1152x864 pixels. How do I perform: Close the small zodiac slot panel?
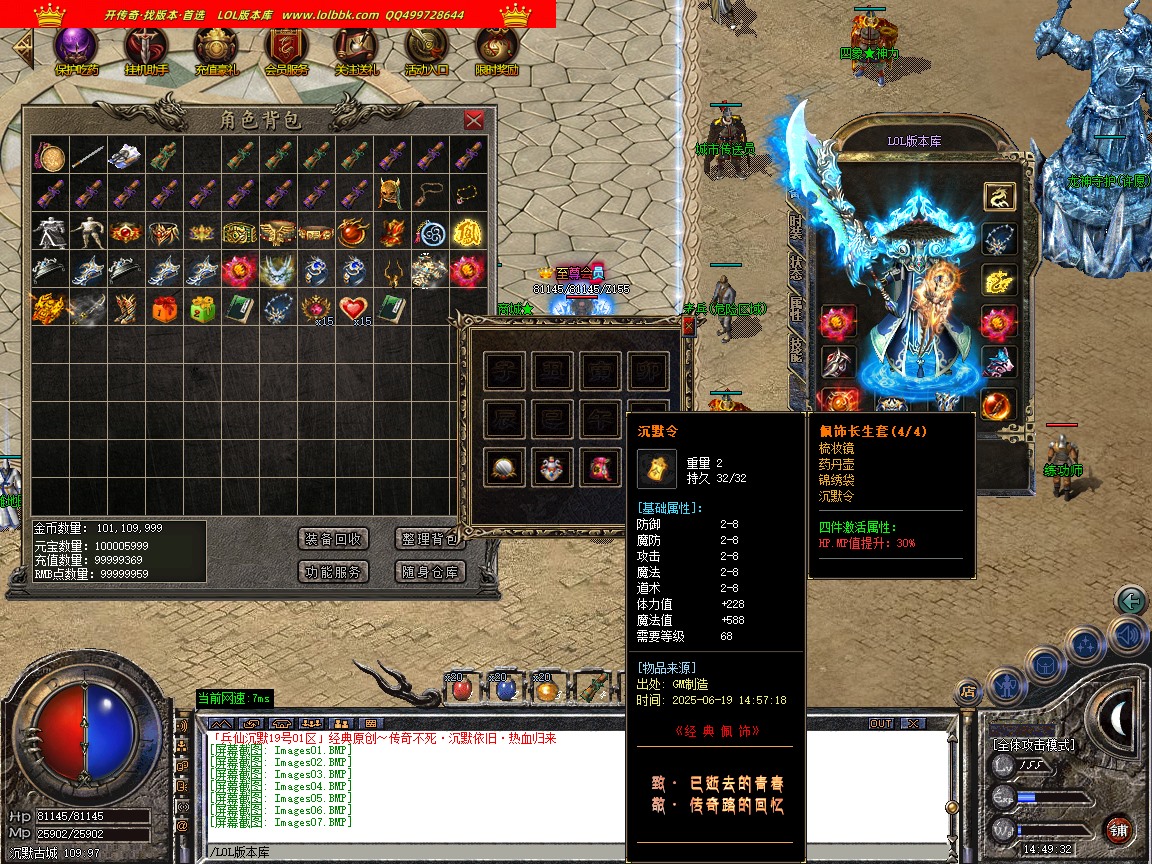688,326
